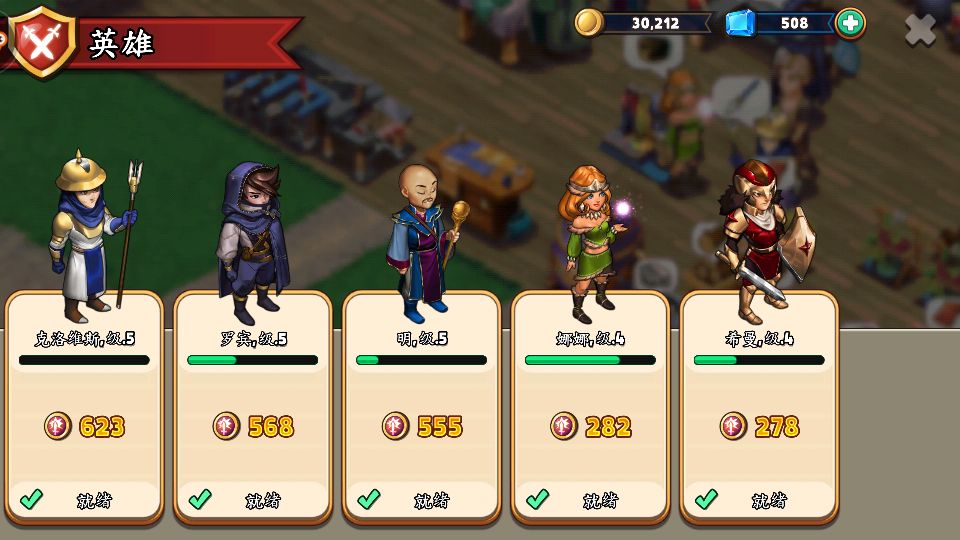The width and height of the screenshot is (960, 540).
Task: Close the heroes screen with the X
Action: pyautogui.click(x=920, y=30)
